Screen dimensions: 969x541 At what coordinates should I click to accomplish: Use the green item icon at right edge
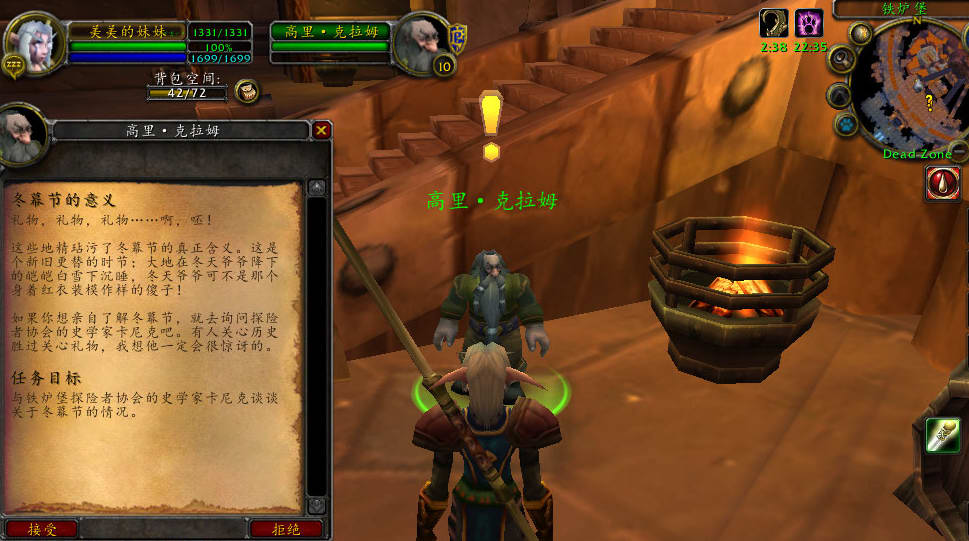[x=942, y=434]
